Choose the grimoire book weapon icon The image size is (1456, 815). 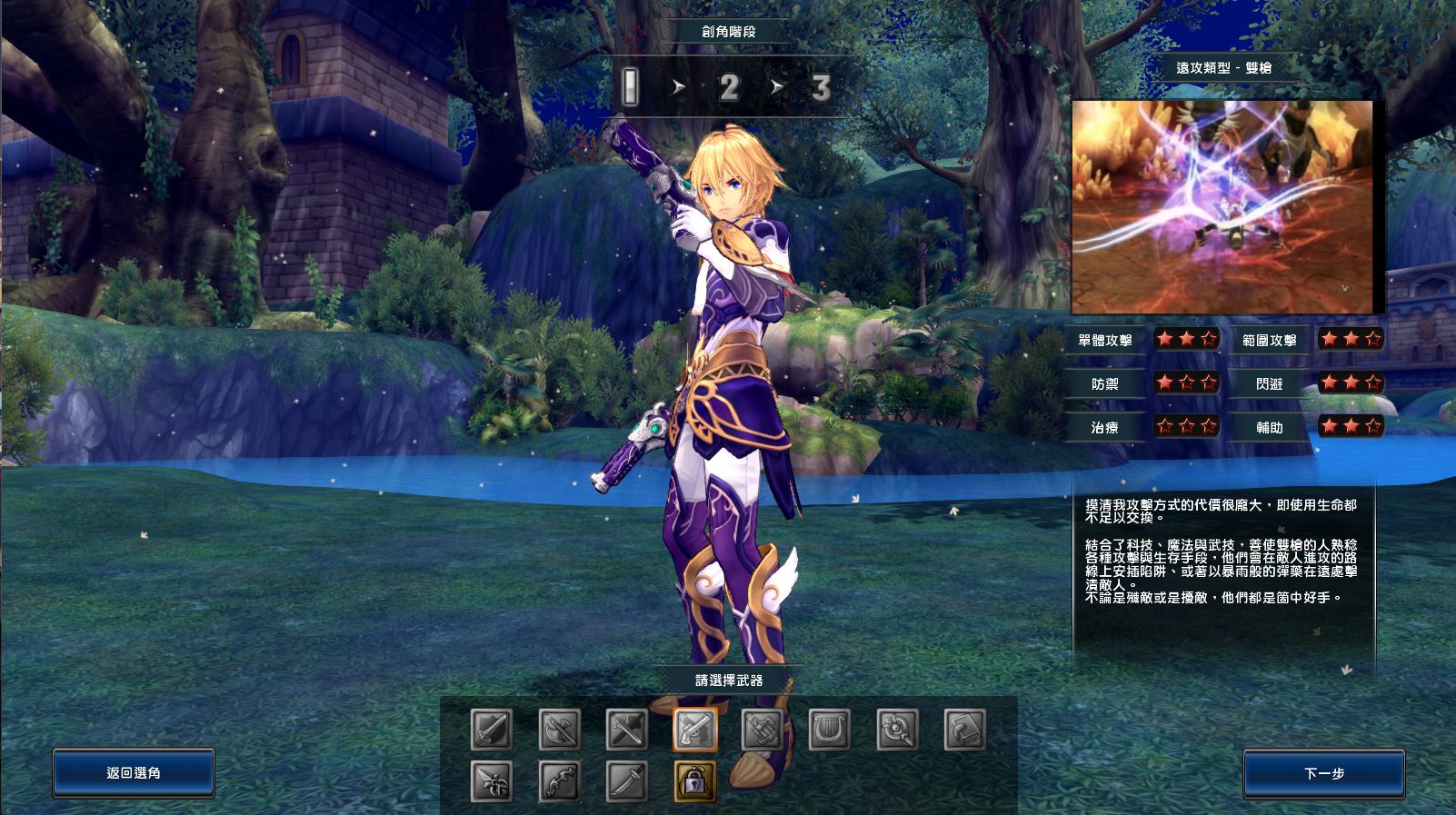click(965, 730)
